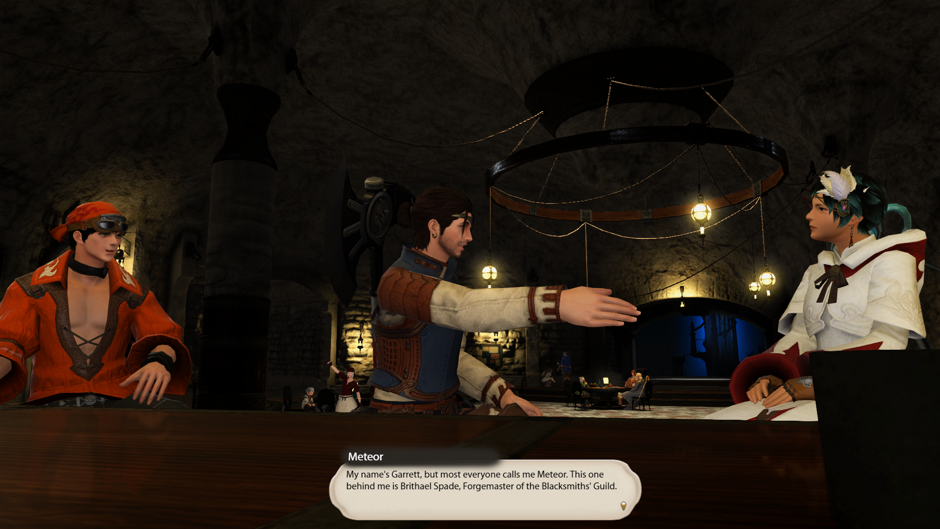Advance Meteor's dialogue text box

tap(484, 487)
